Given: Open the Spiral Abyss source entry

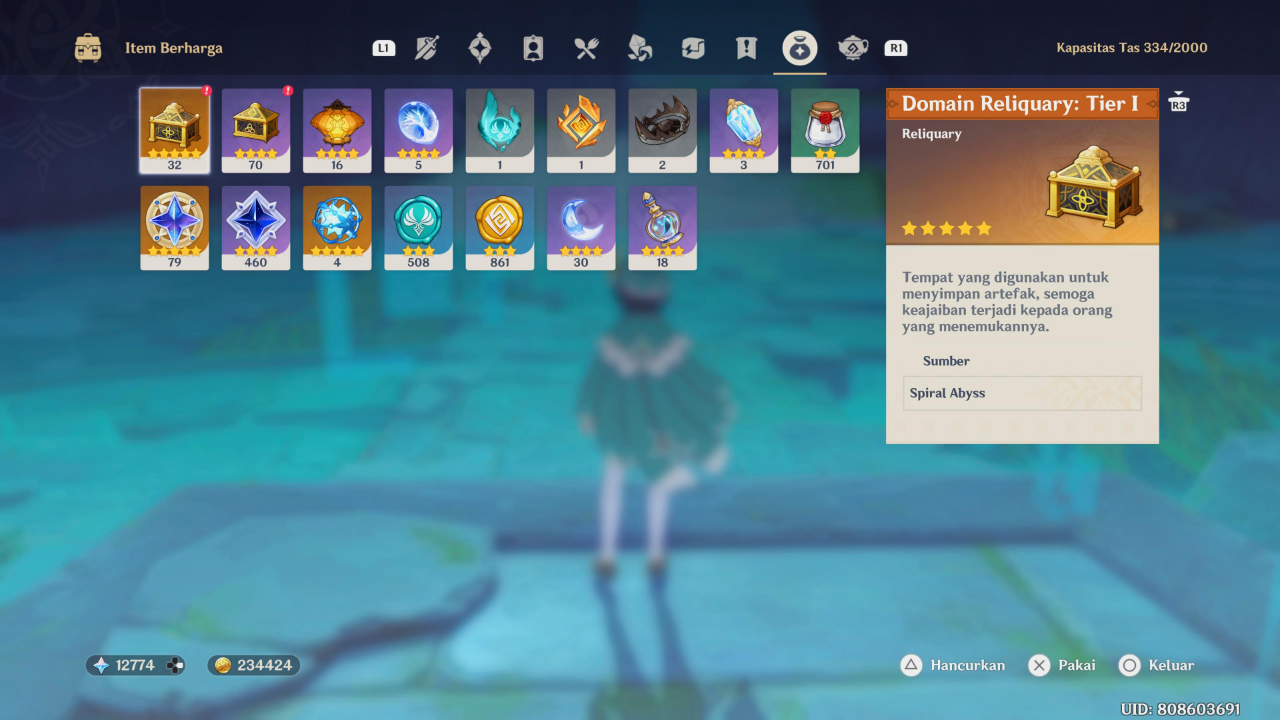Looking at the screenshot, I should [x=1022, y=393].
